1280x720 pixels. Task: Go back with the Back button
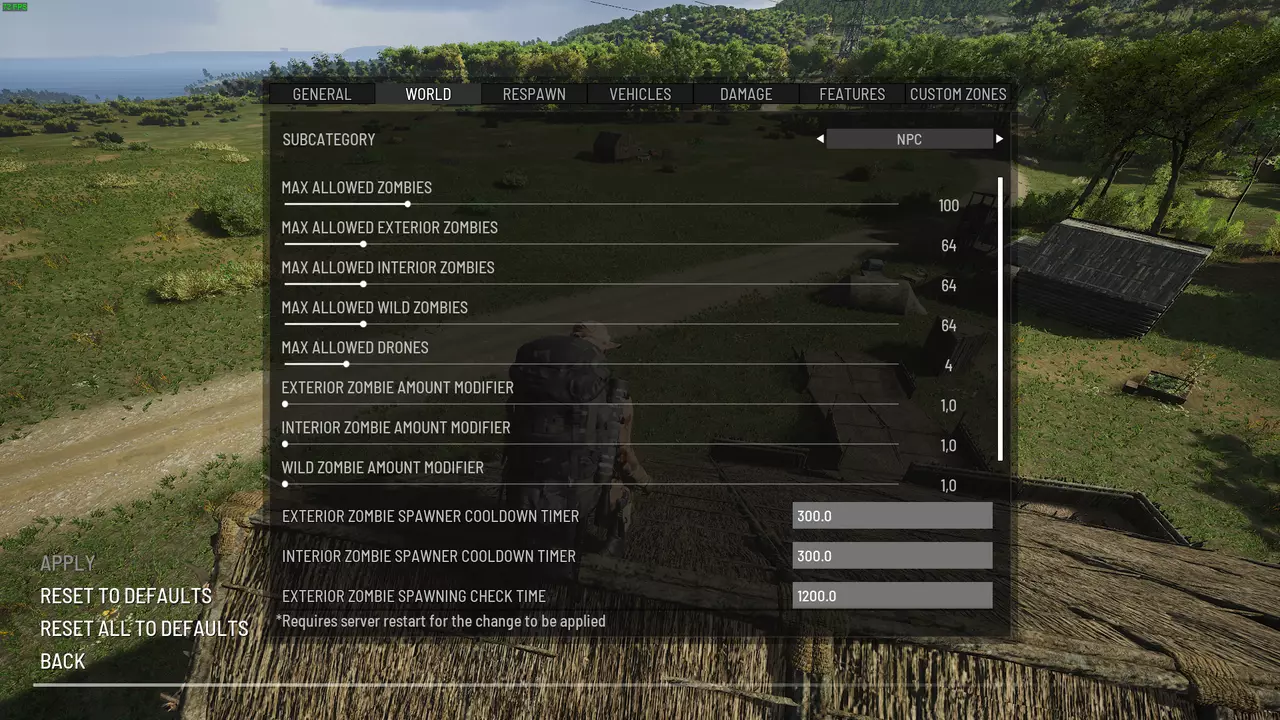pos(62,661)
